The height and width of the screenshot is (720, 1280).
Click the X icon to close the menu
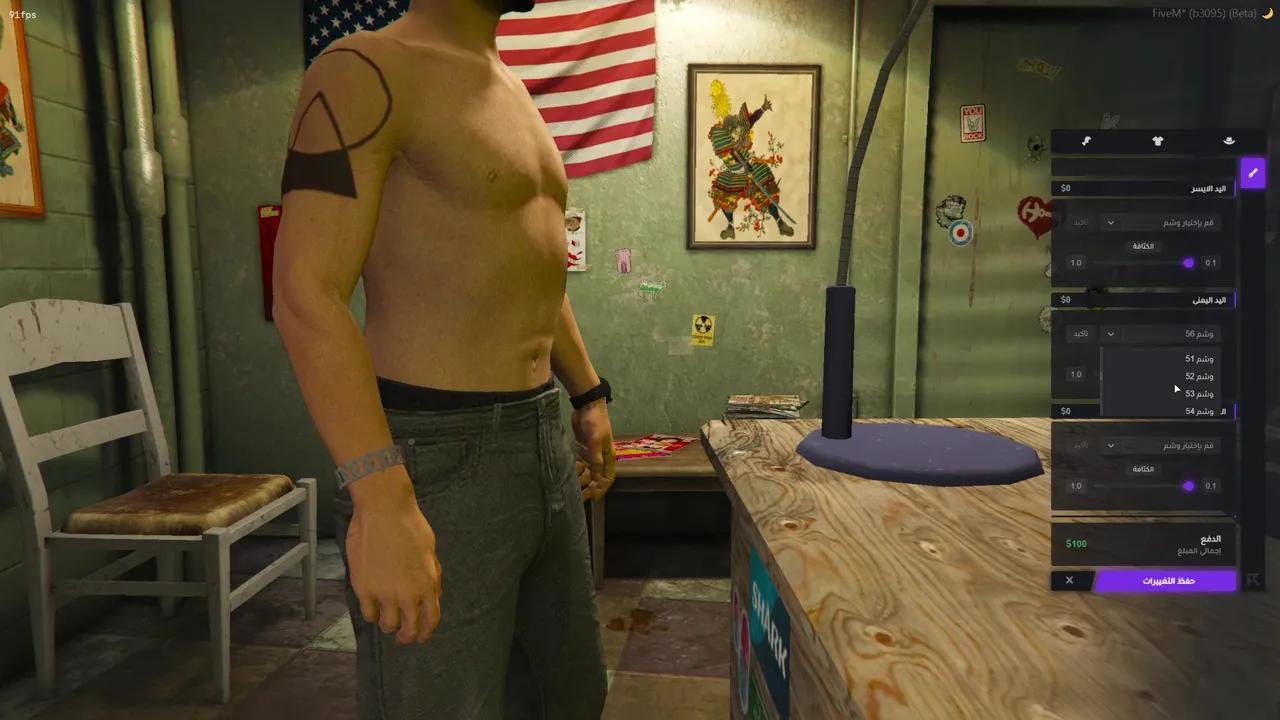point(1069,580)
